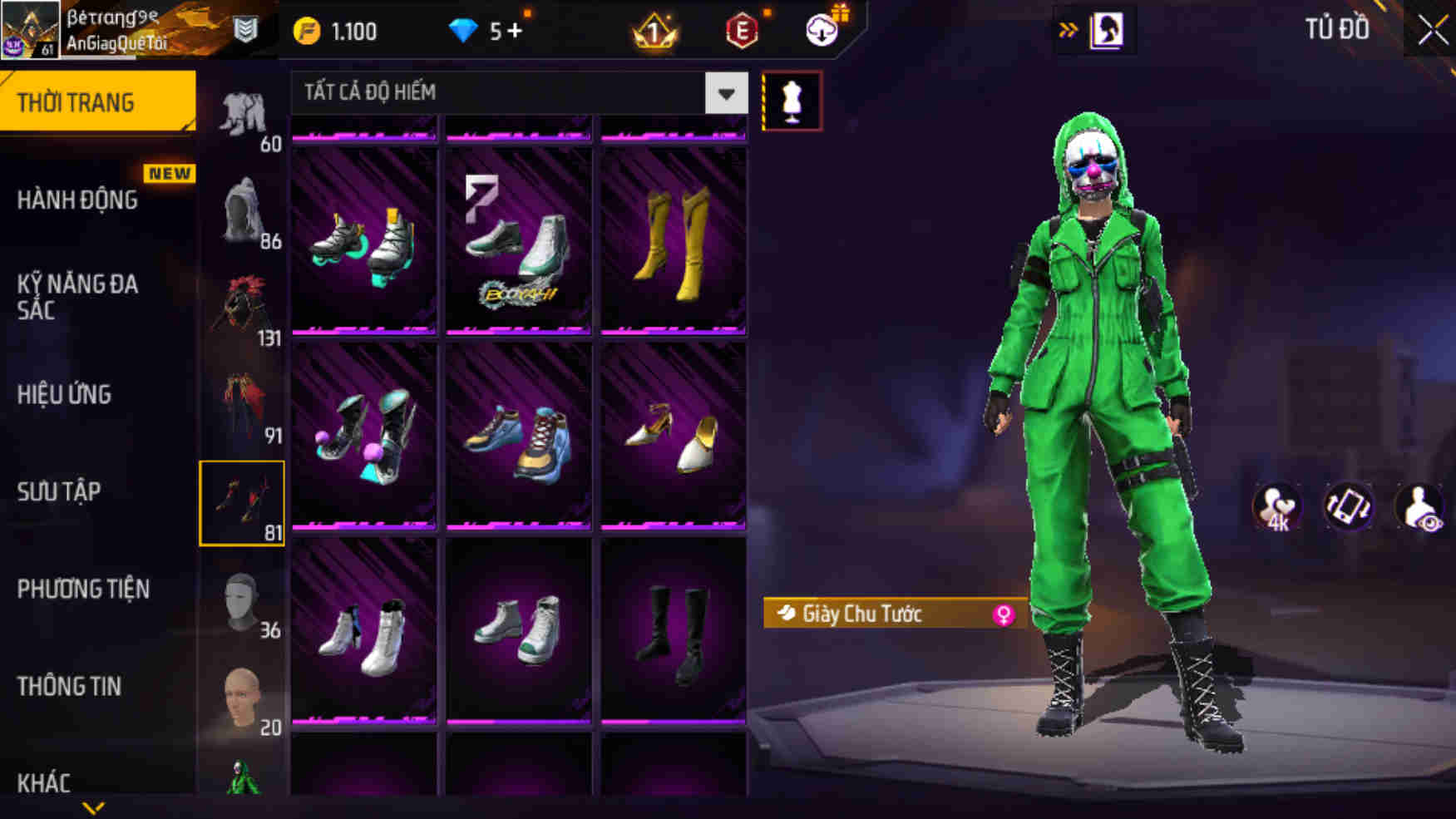
Task: Open the Tất cả độ hiếm rarity dropdown
Action: point(516,92)
